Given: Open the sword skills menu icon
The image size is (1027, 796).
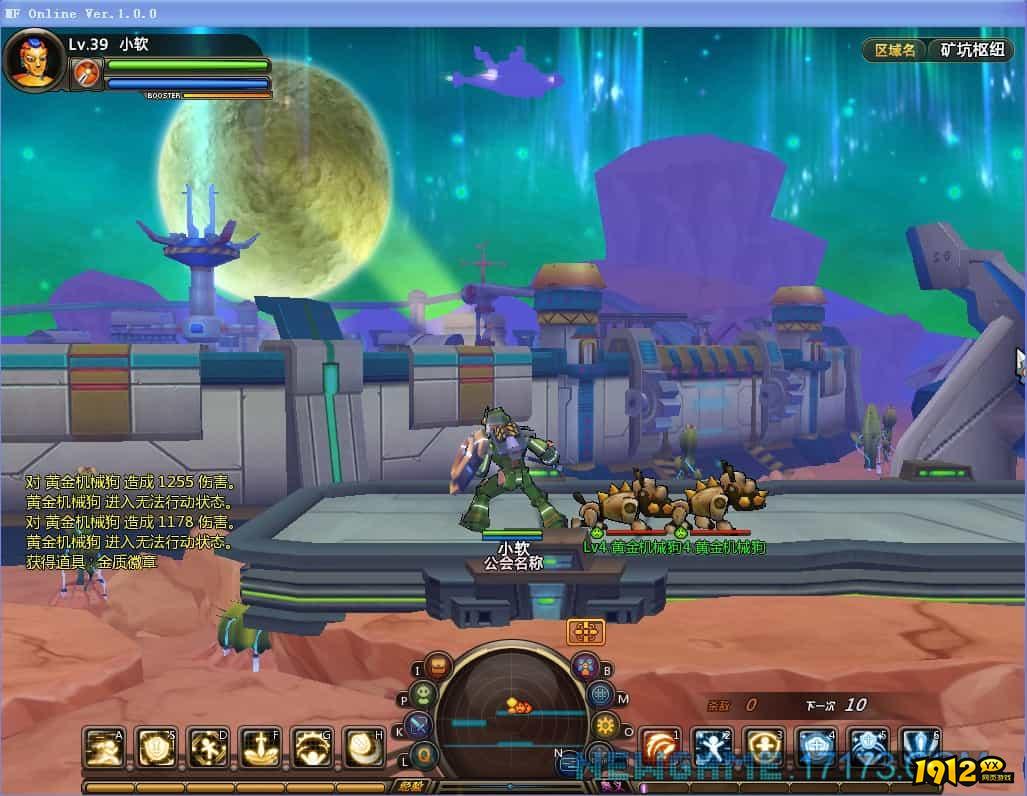Looking at the screenshot, I should [418, 726].
